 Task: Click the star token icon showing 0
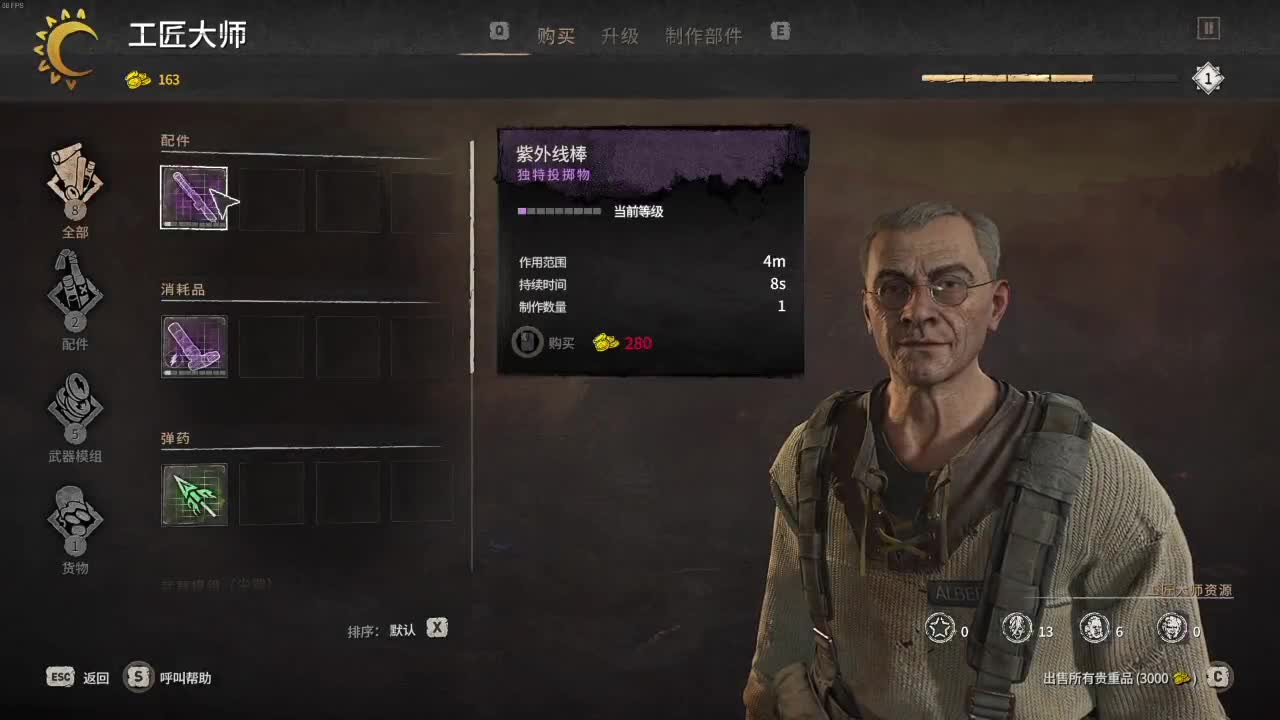click(x=938, y=629)
